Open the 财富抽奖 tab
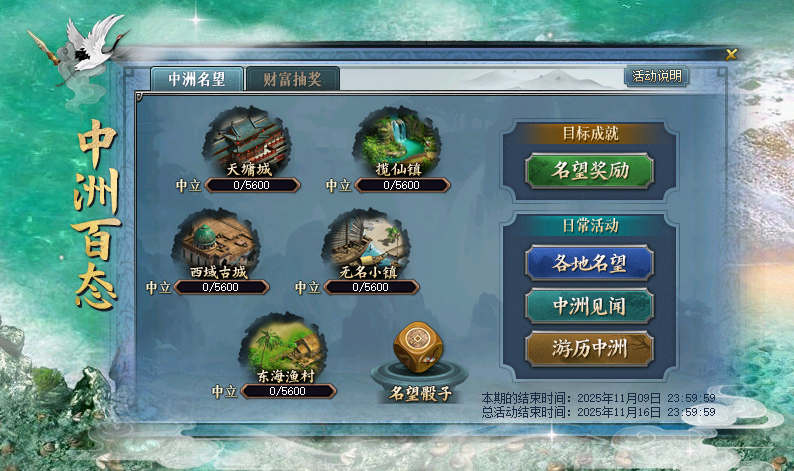 tap(292, 79)
